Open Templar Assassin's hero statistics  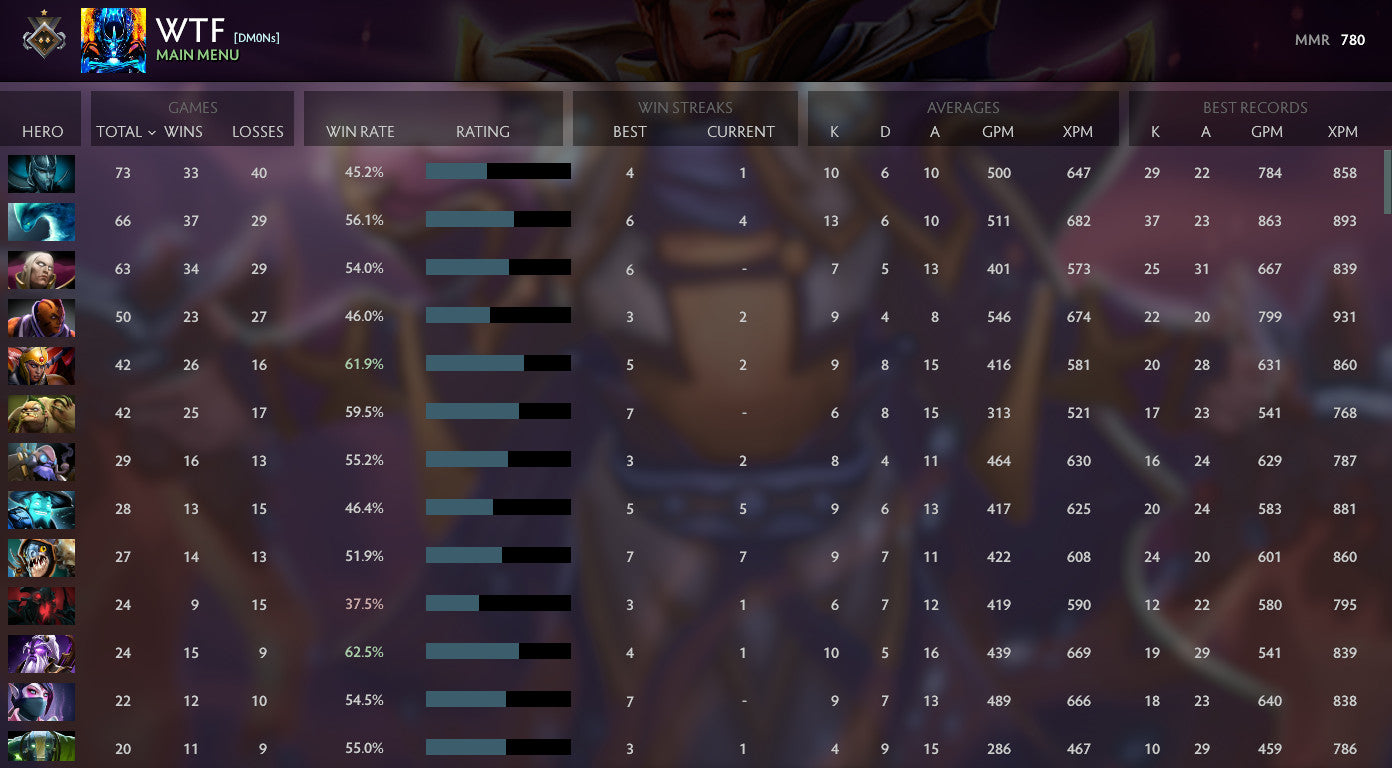pos(41,701)
